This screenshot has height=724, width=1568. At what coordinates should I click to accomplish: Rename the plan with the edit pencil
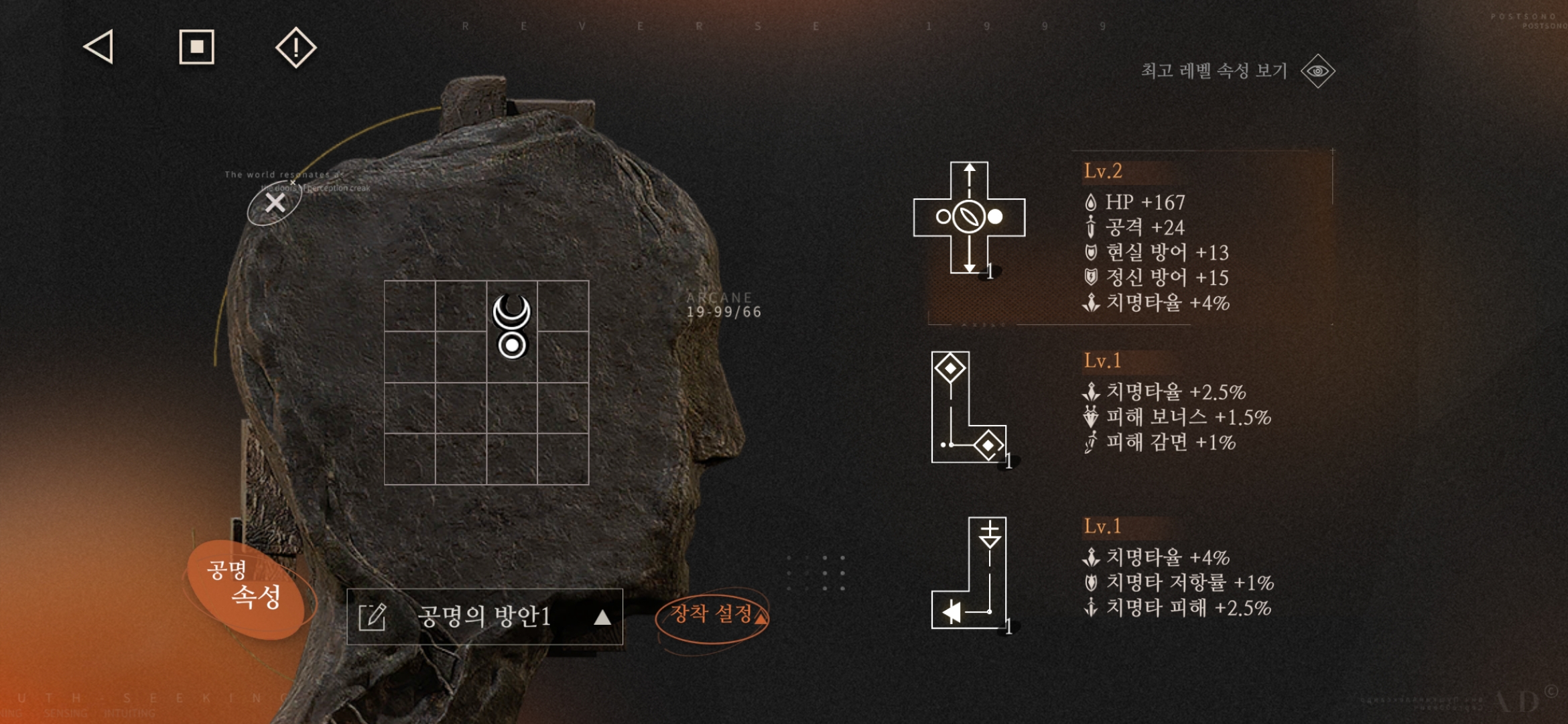point(373,617)
